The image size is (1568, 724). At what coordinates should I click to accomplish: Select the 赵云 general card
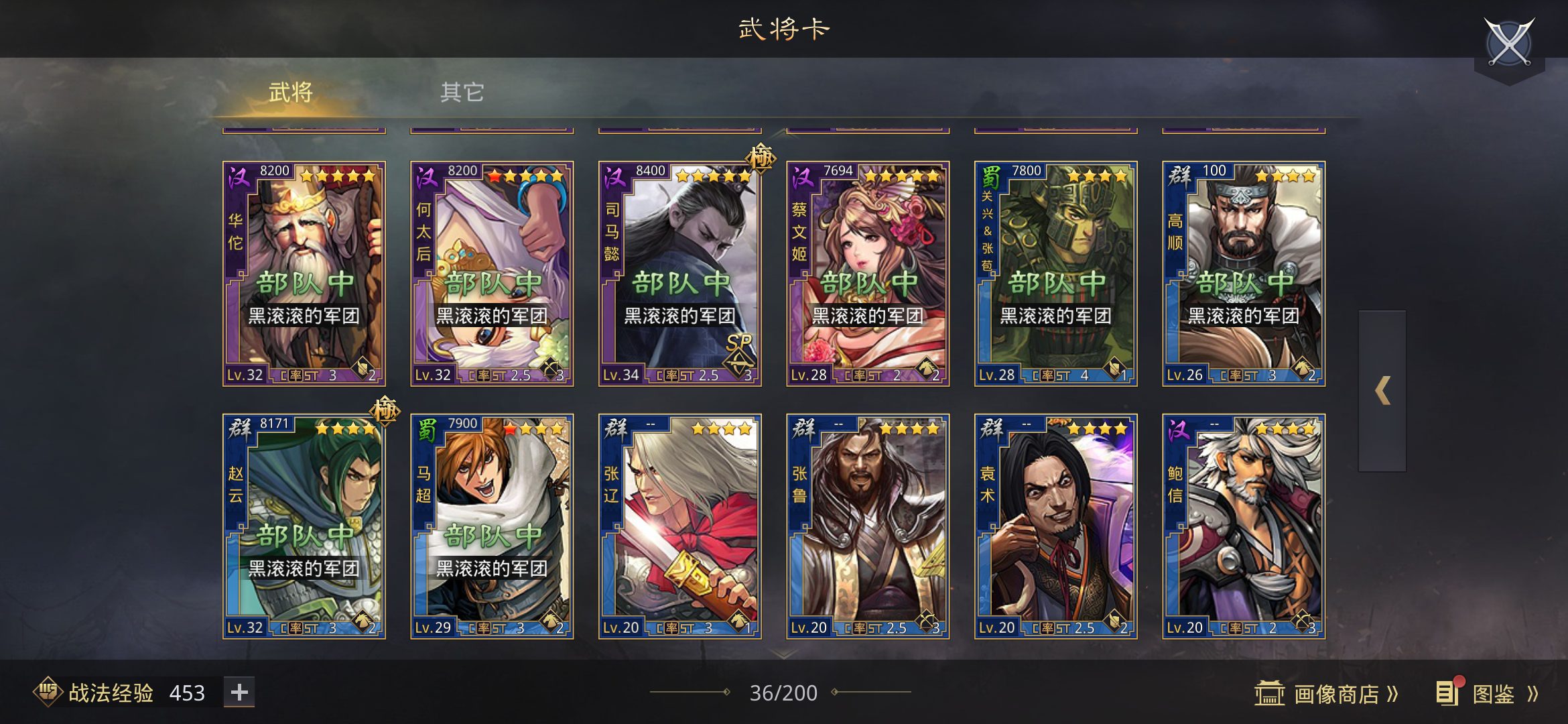tap(304, 526)
